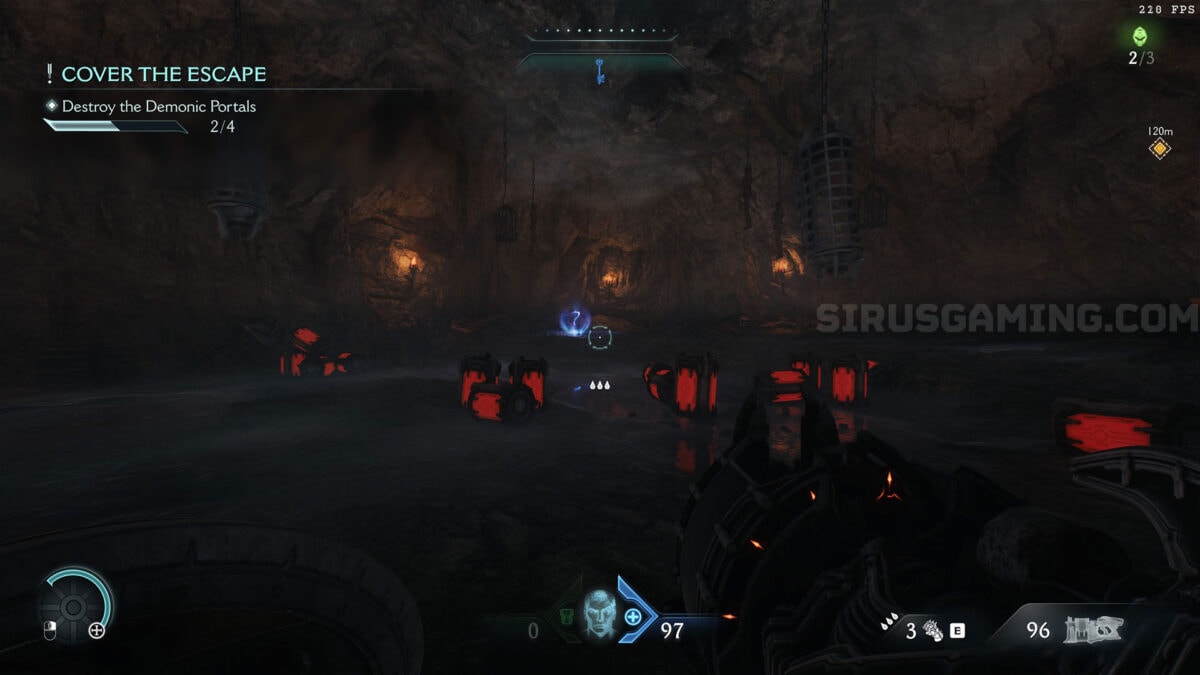
Task: Click the Slayer face portrait
Action: 598,613
